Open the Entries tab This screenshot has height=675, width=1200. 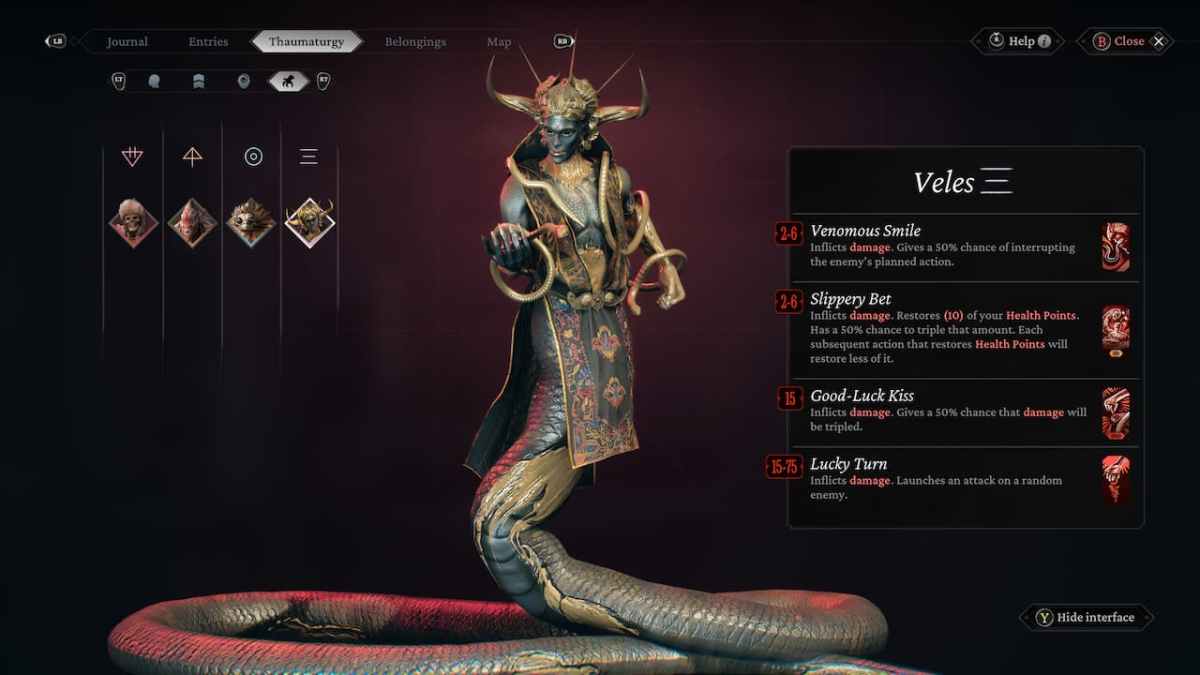[x=208, y=42]
